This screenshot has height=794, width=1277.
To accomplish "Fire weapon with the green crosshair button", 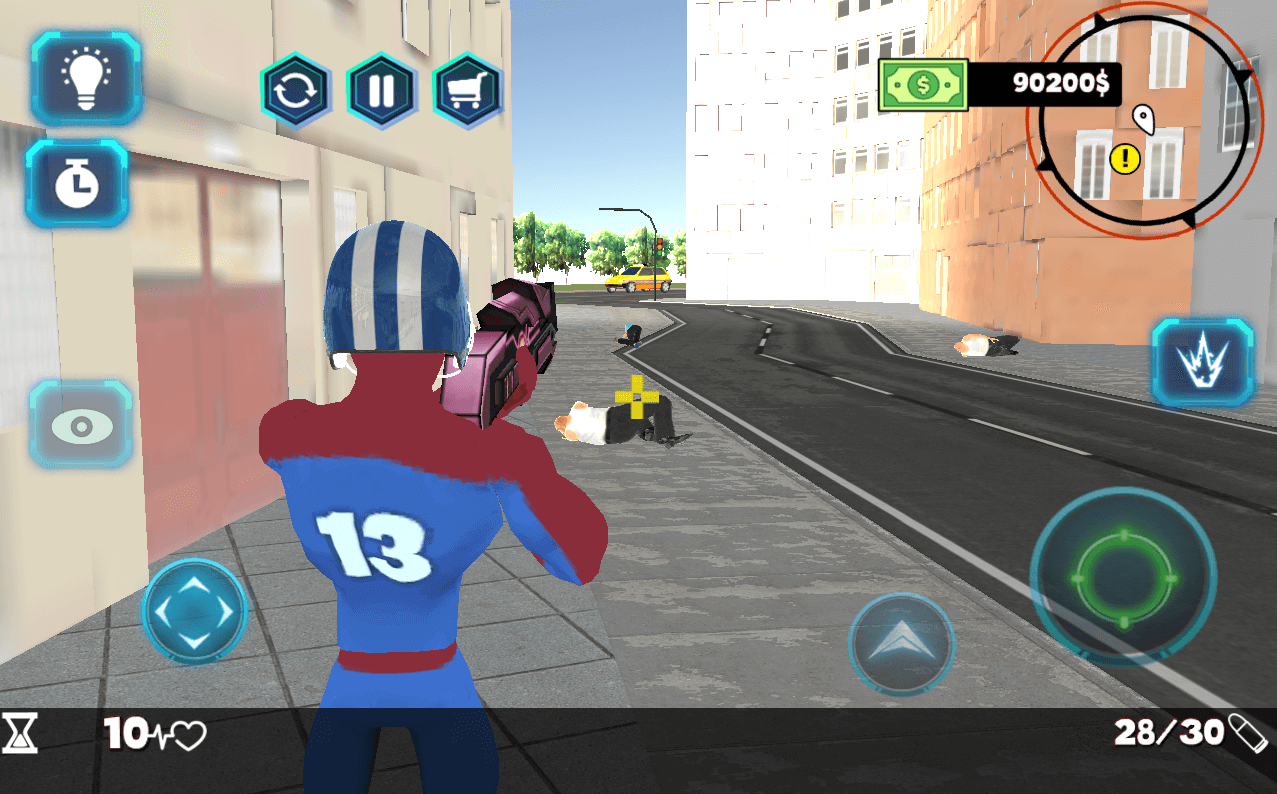I will pos(1122,579).
